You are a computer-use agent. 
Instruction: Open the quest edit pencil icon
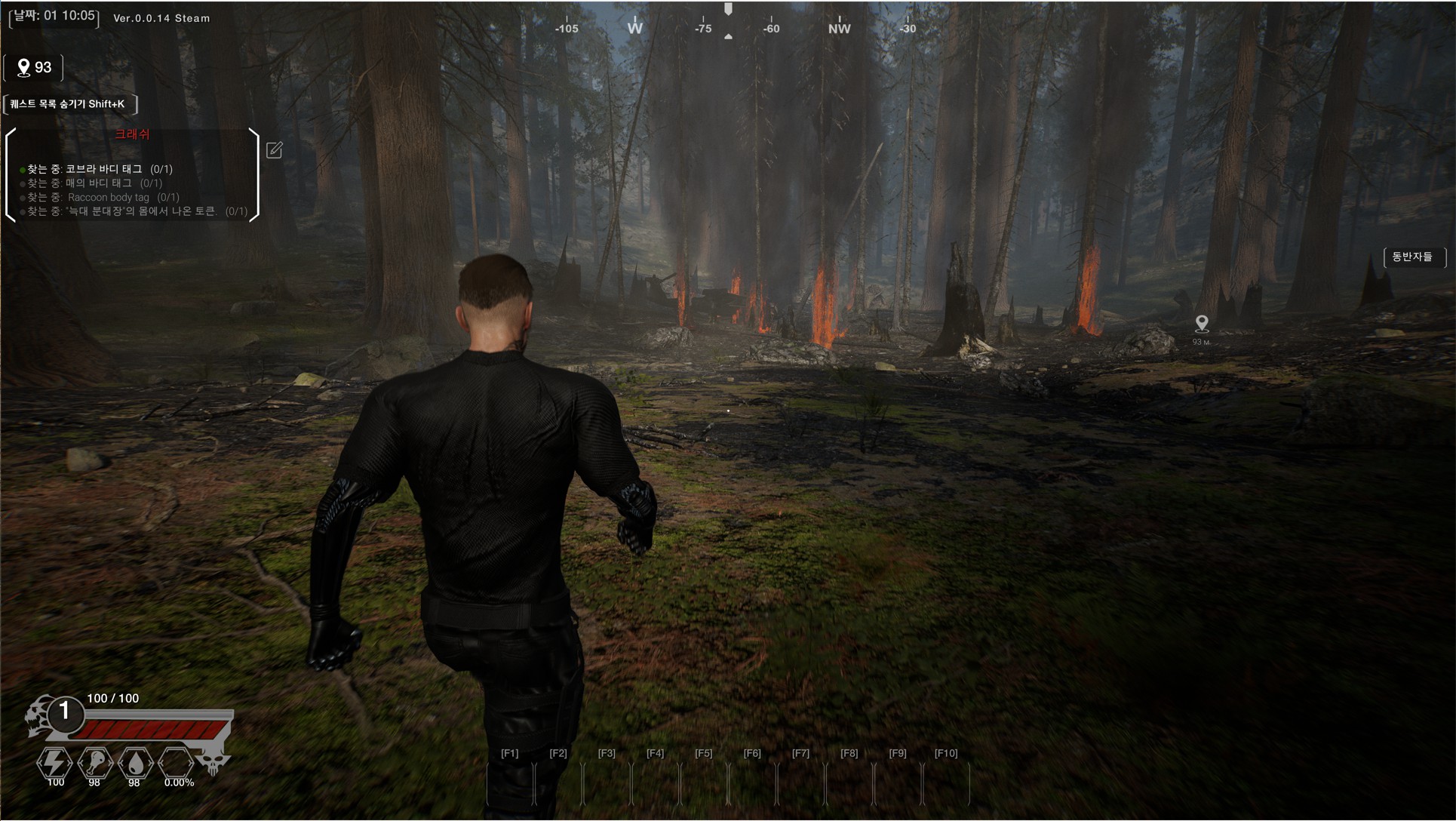[x=275, y=150]
